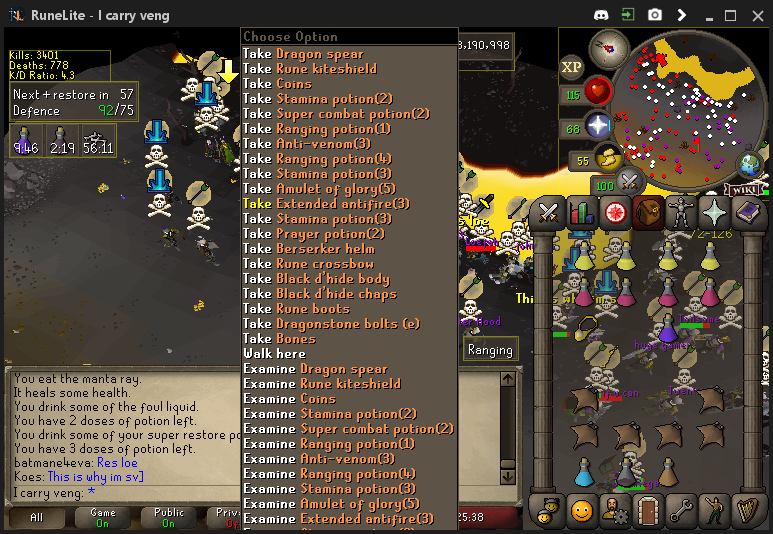The width and height of the screenshot is (773, 534).
Task: Select Take Rune crossbow entry
Action: pos(308,264)
